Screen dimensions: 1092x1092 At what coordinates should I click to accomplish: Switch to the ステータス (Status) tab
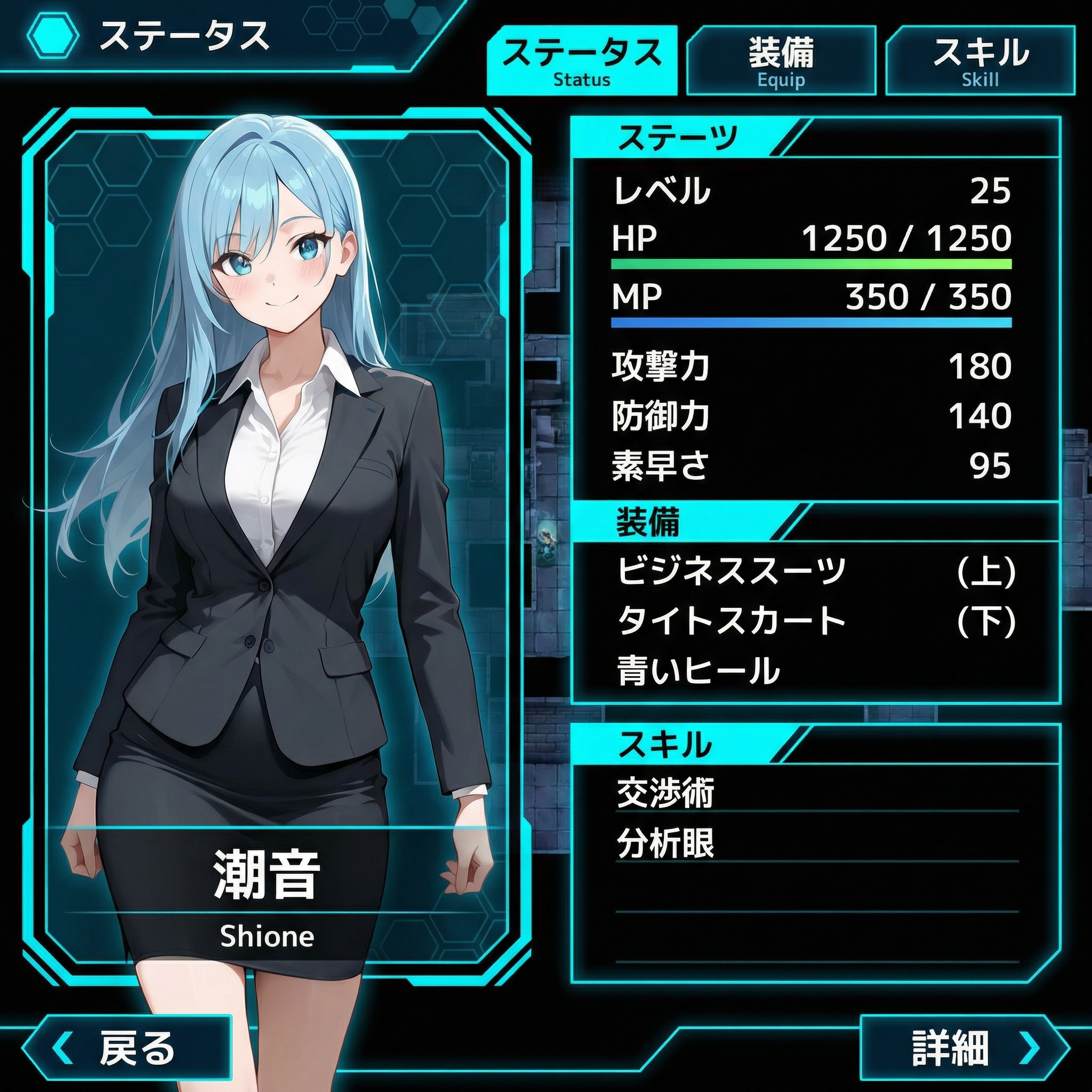(582, 60)
